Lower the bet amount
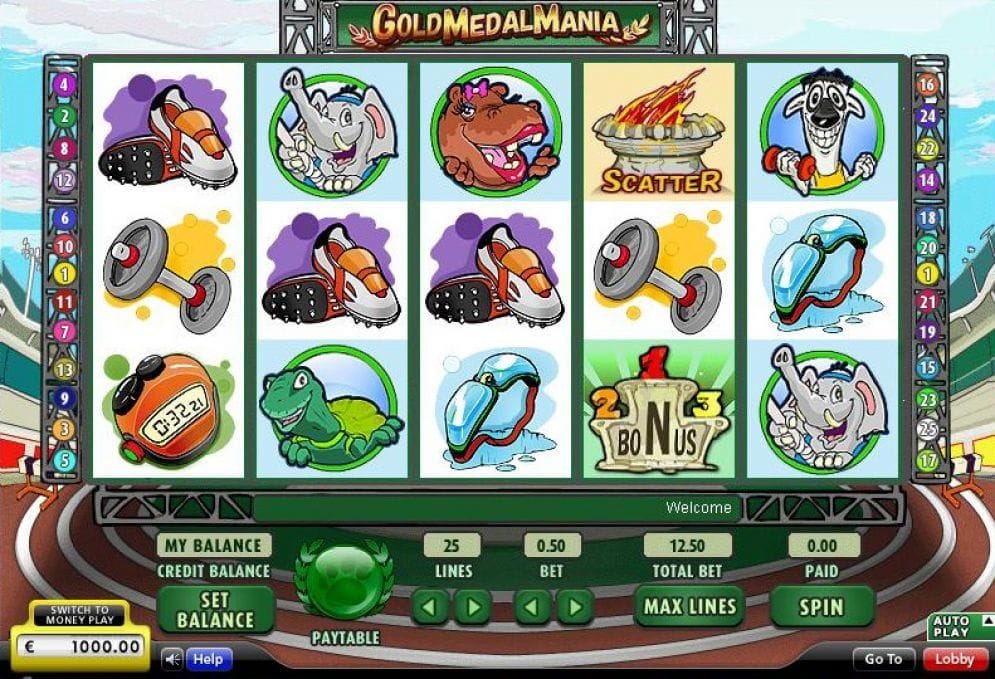The height and width of the screenshot is (679, 995). (x=533, y=606)
